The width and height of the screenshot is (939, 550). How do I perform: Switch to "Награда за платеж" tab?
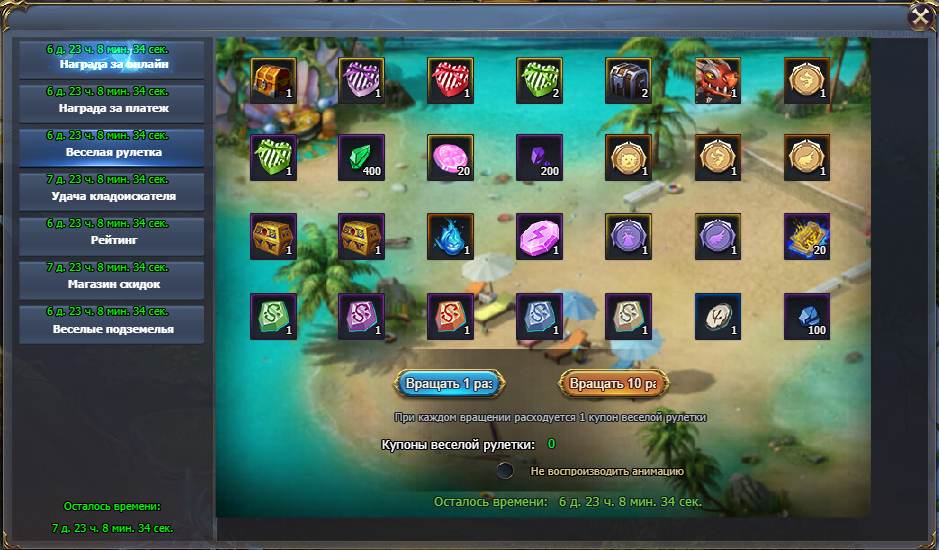point(112,103)
